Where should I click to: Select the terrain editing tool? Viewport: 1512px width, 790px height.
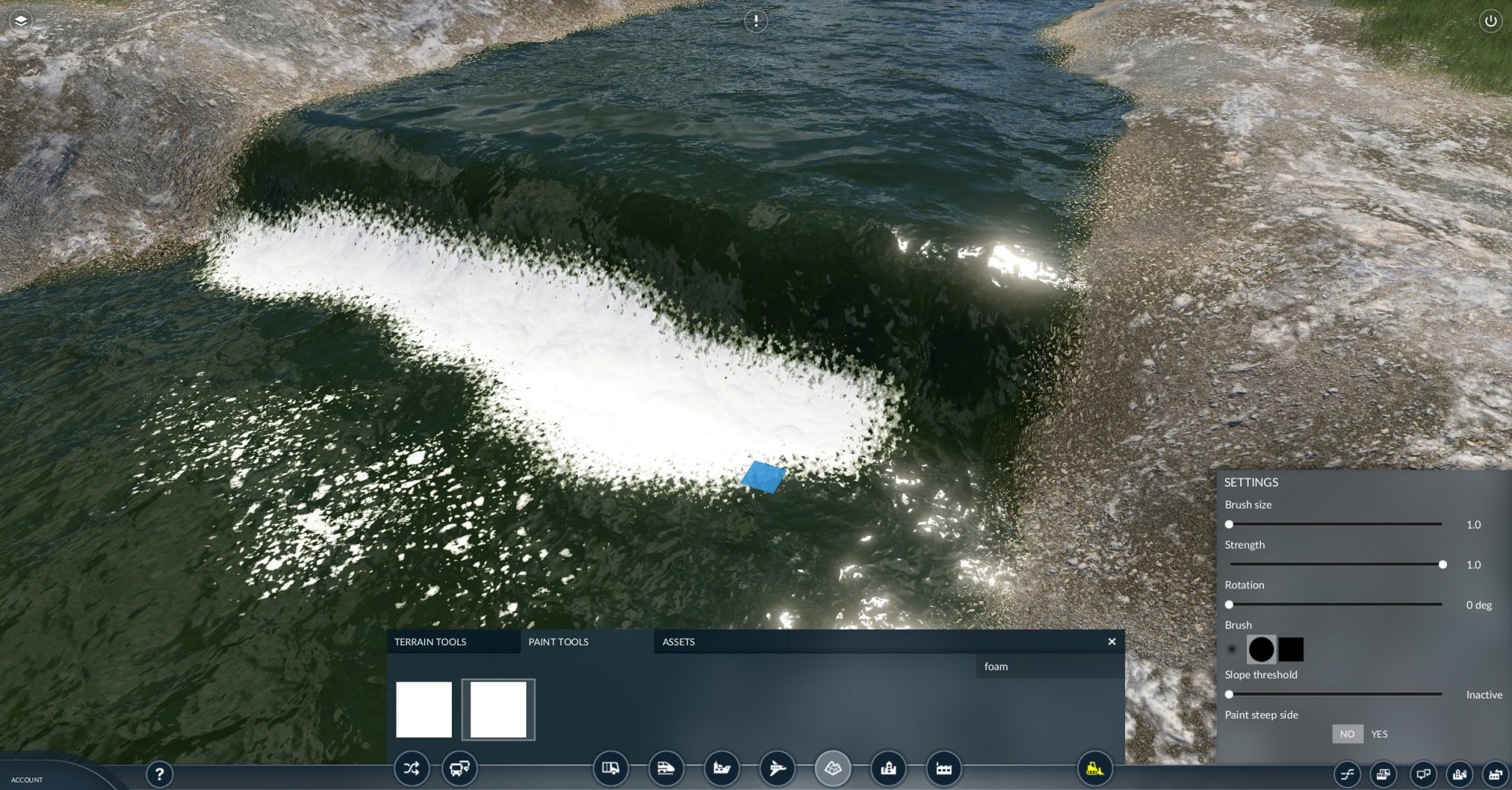tap(833, 769)
